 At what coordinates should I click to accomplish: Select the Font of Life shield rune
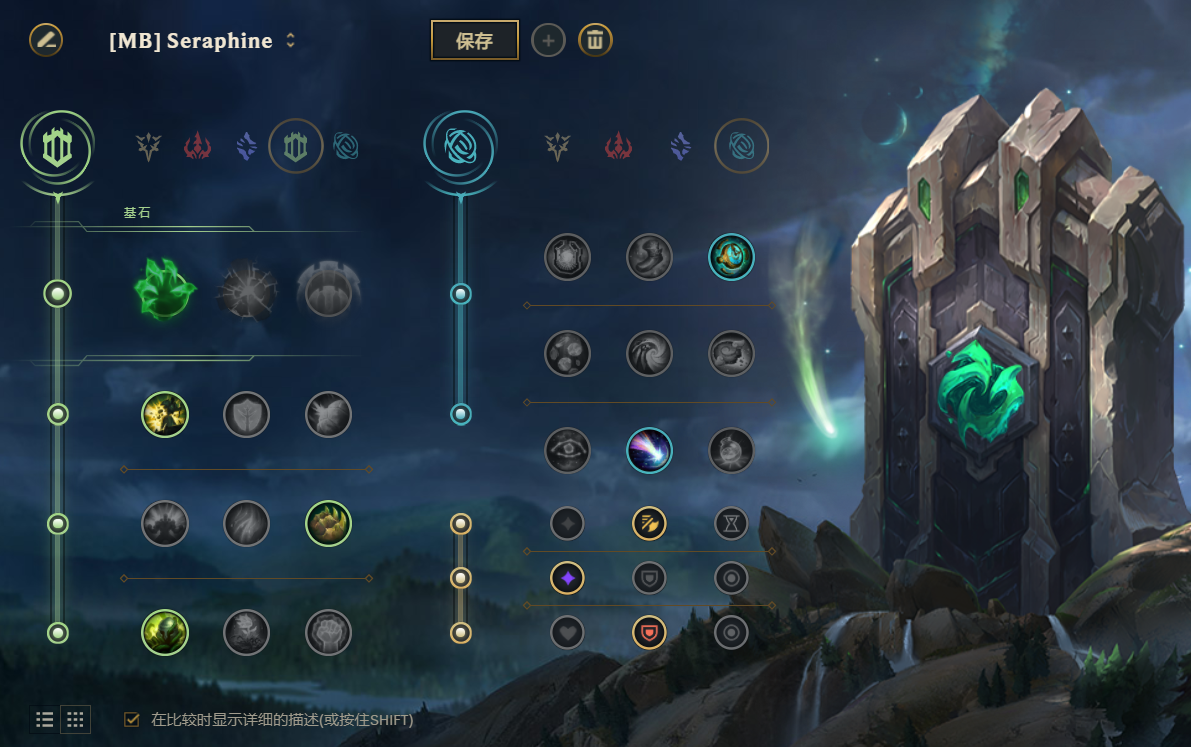(246, 414)
